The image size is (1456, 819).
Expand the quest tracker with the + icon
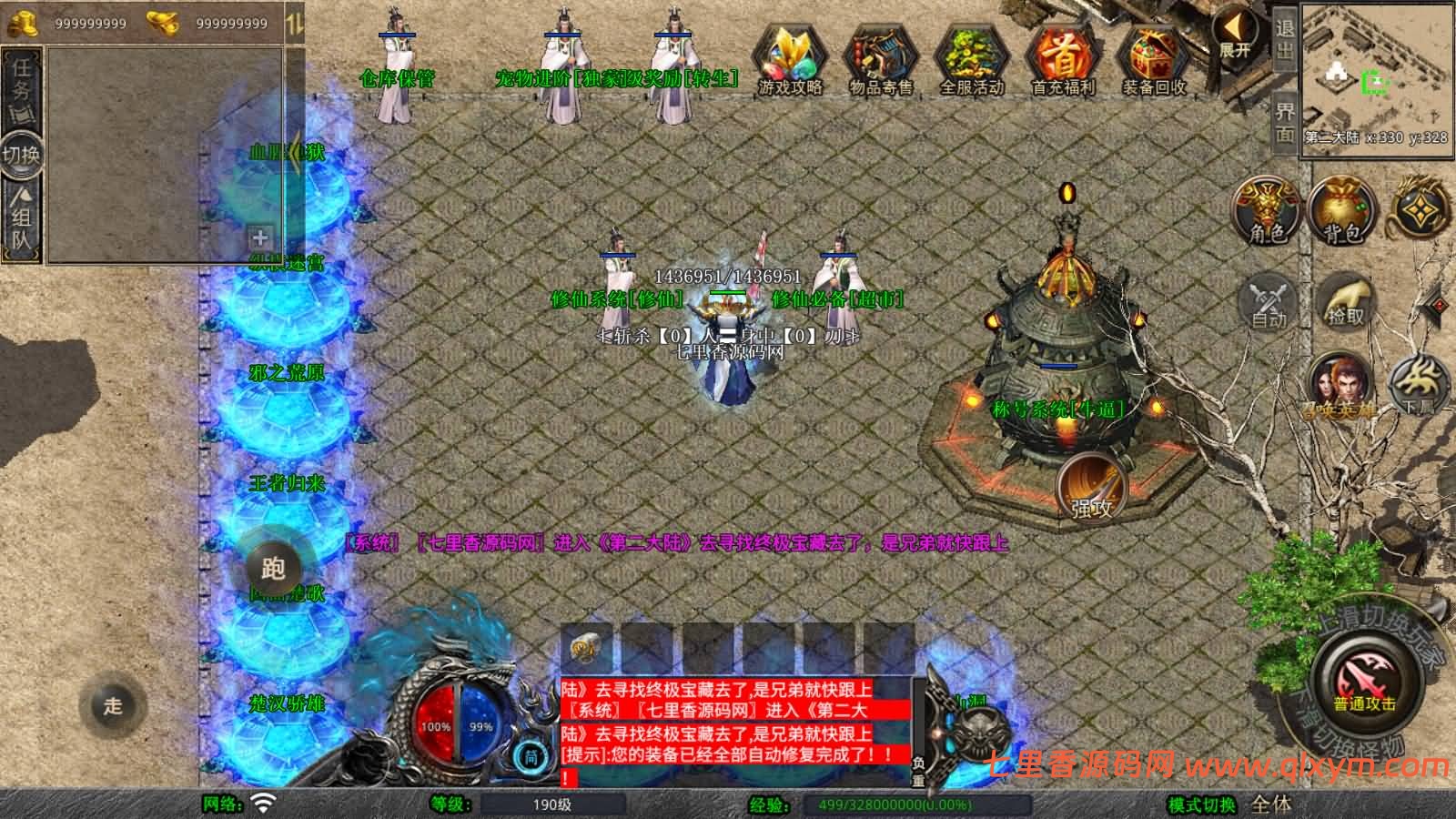[x=259, y=238]
